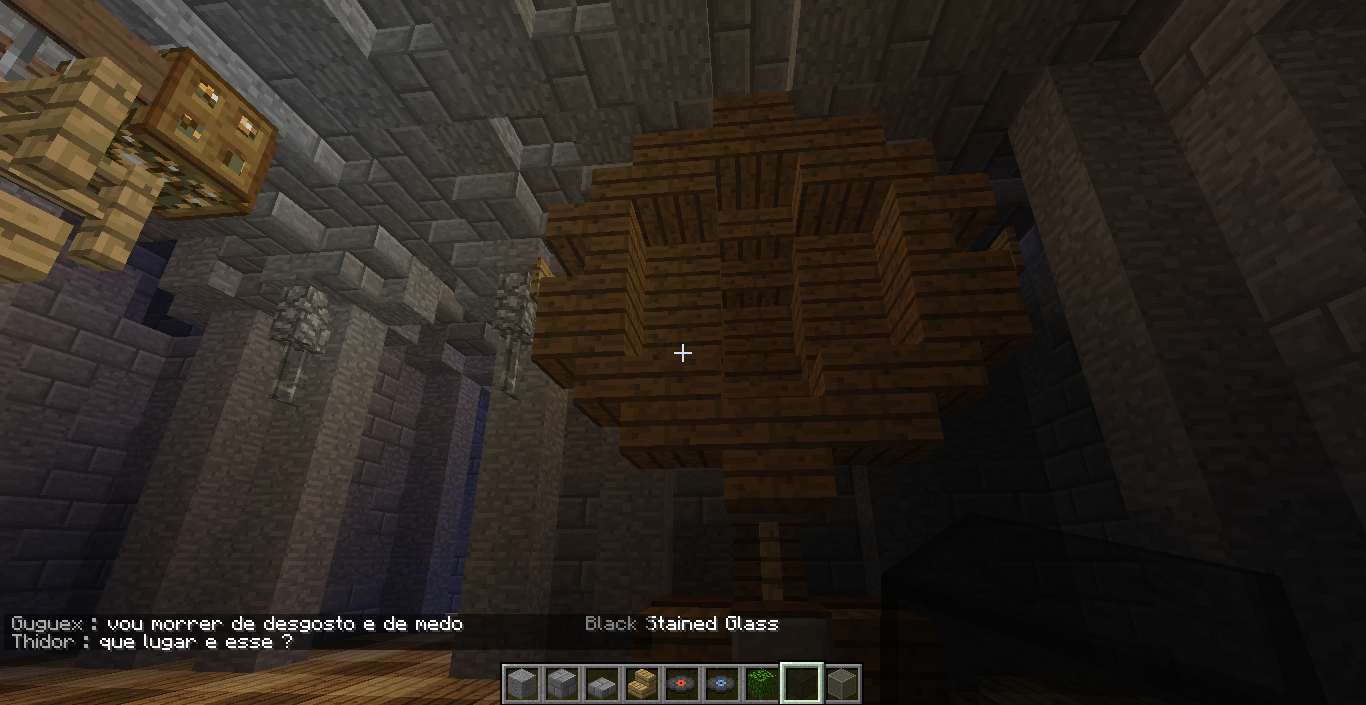Choose the red music disc slot
The image size is (1366, 705).
[x=681, y=684]
